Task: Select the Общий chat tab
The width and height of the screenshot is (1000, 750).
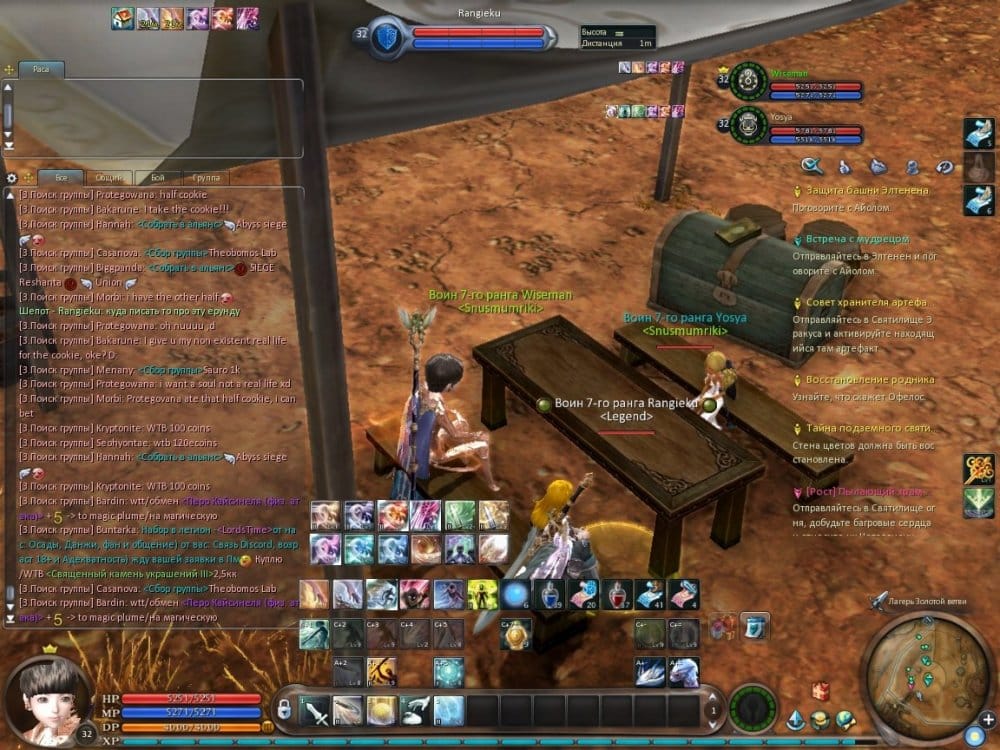Action: click(108, 177)
